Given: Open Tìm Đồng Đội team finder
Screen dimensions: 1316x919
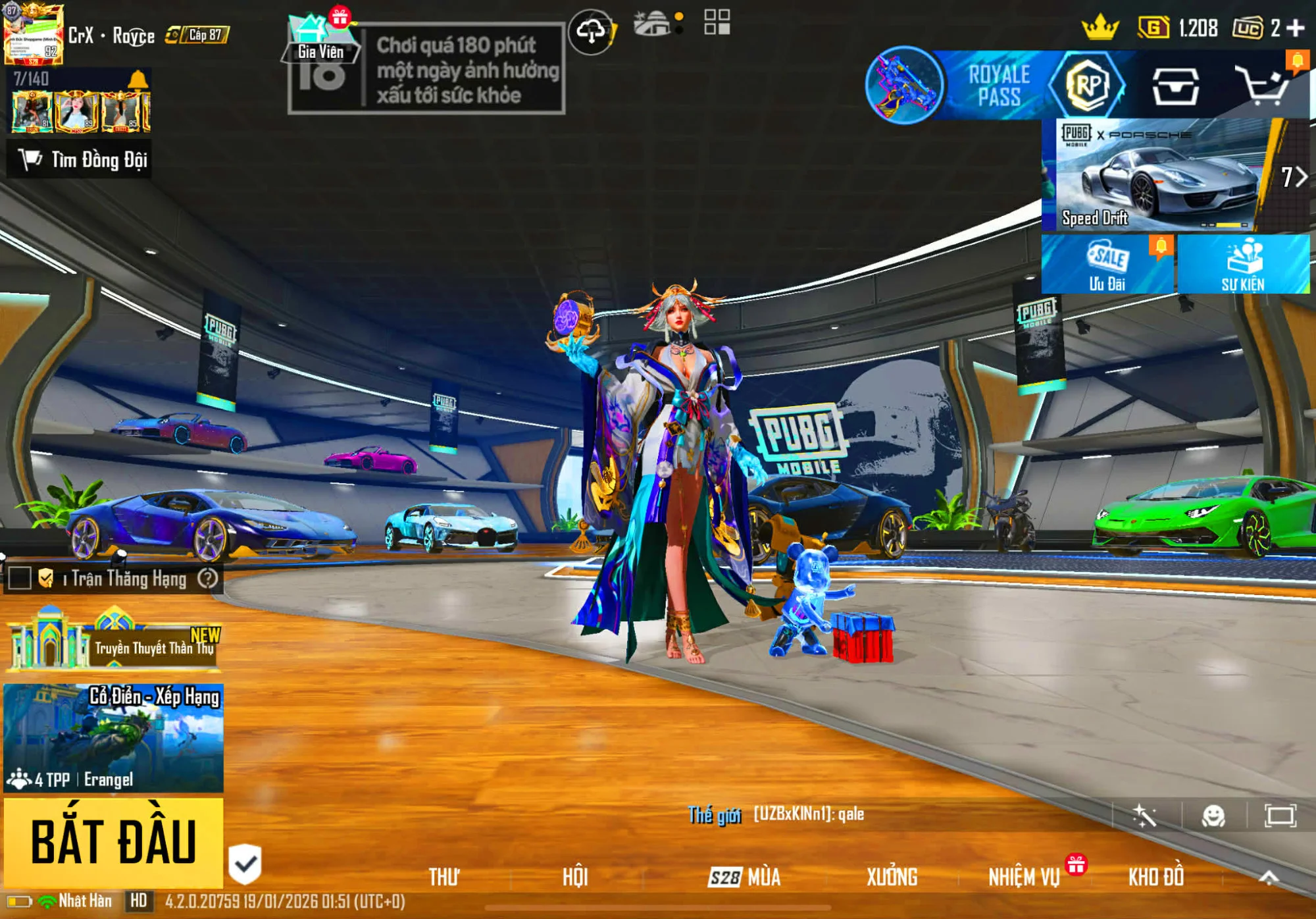Looking at the screenshot, I should tap(80, 159).
